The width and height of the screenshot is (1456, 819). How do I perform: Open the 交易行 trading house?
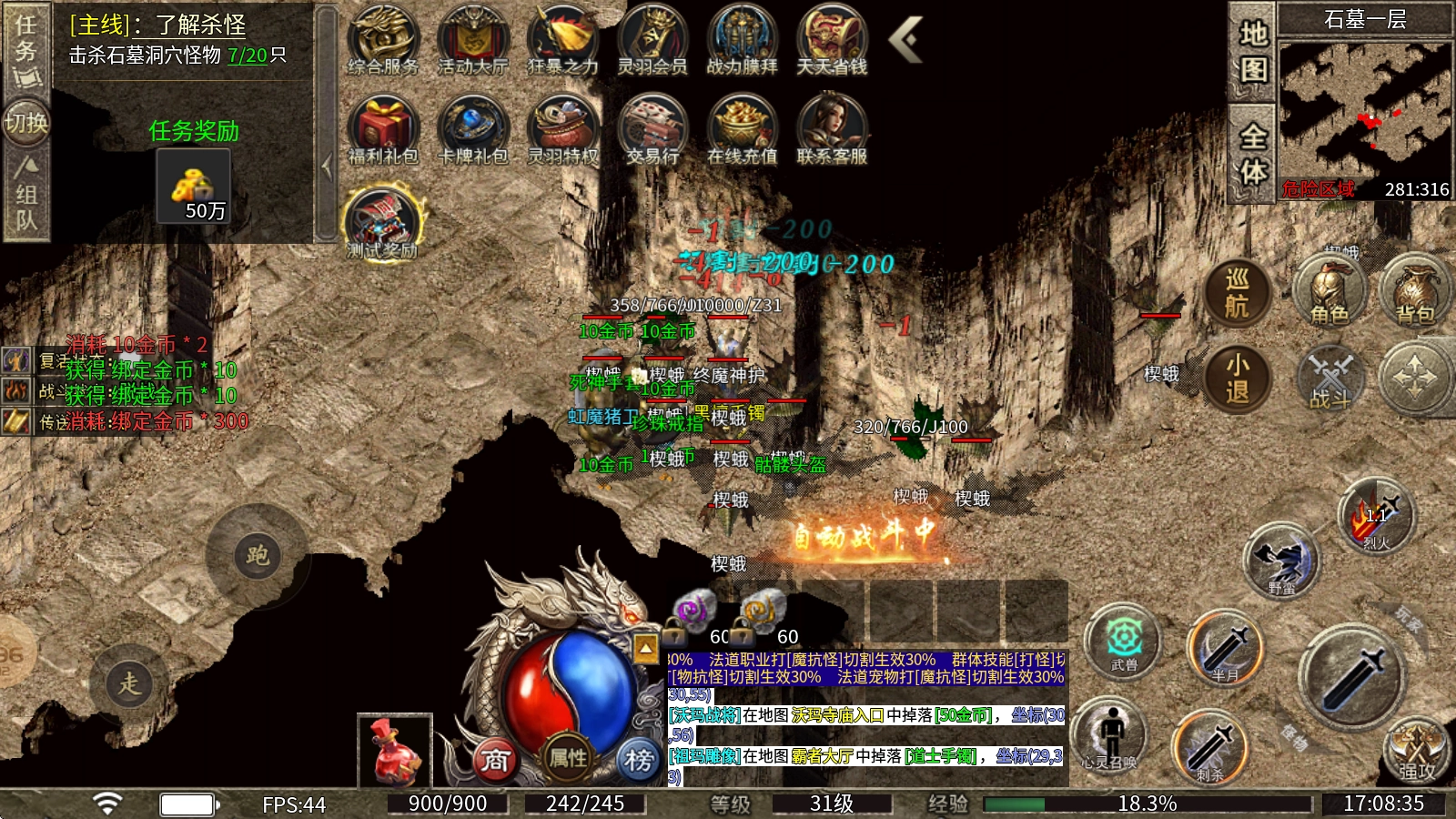pyautogui.click(x=652, y=129)
